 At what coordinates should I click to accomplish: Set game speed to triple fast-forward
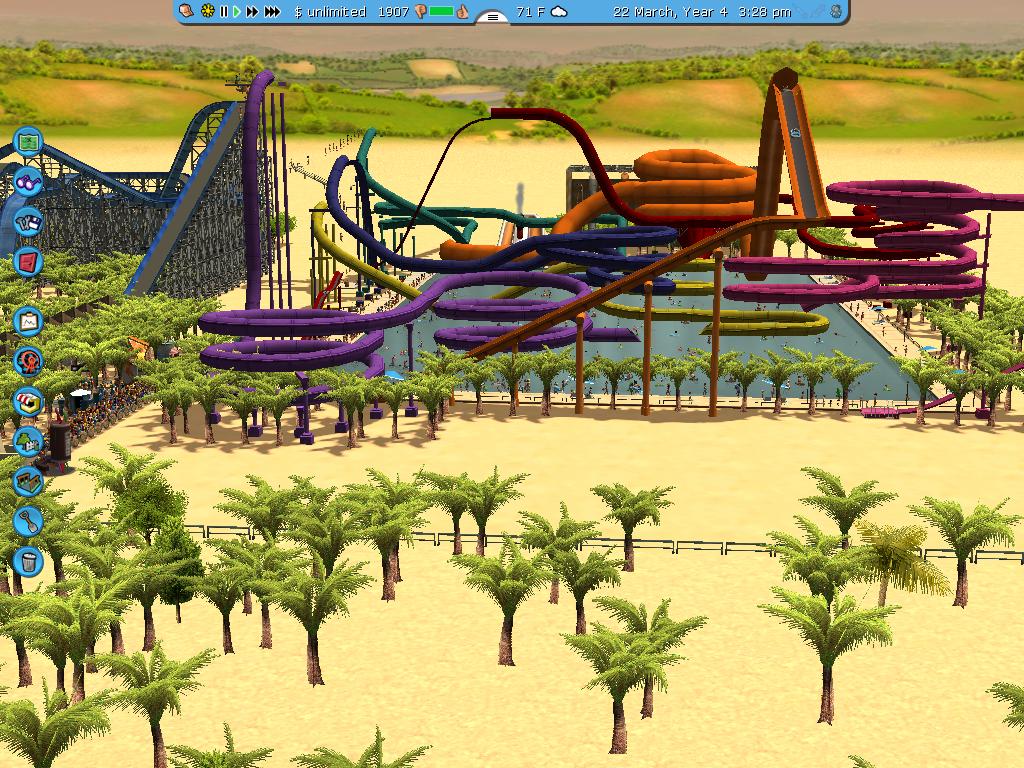pyautogui.click(x=272, y=12)
